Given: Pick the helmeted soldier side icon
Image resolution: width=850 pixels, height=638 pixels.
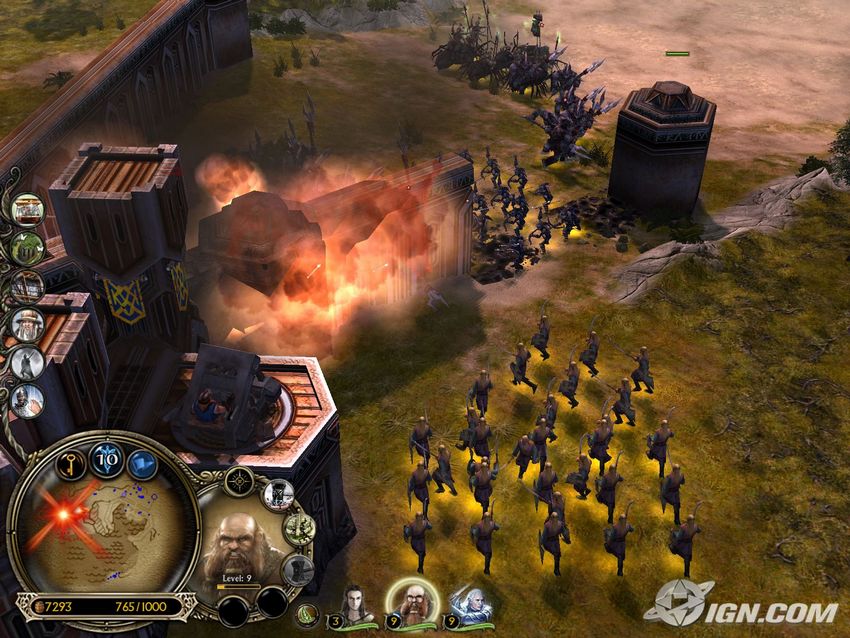Looking at the screenshot, I should click(x=27, y=400).
